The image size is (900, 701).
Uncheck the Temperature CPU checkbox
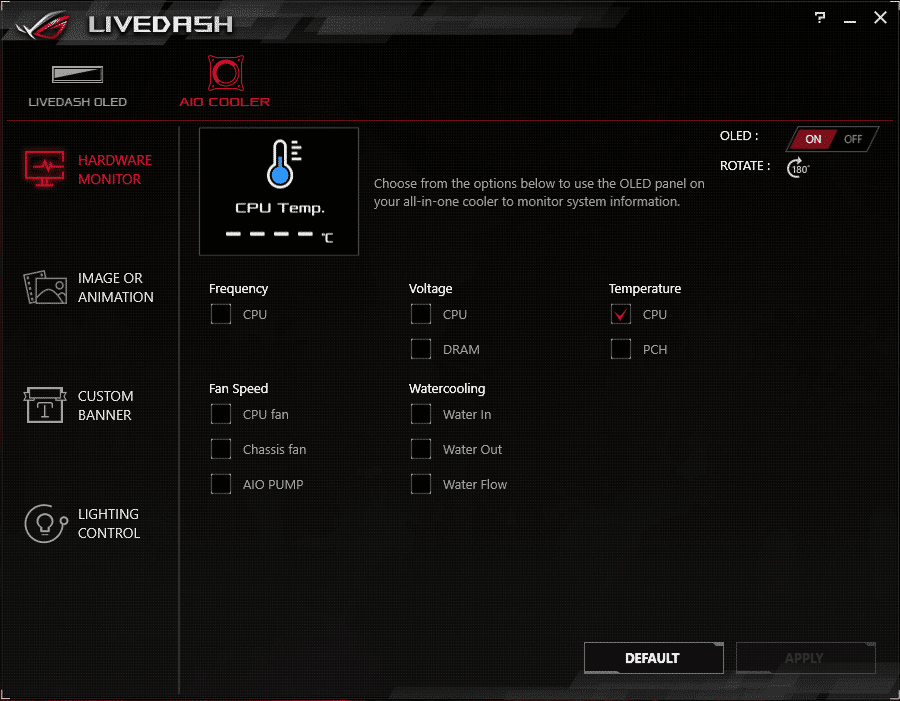pyautogui.click(x=621, y=315)
